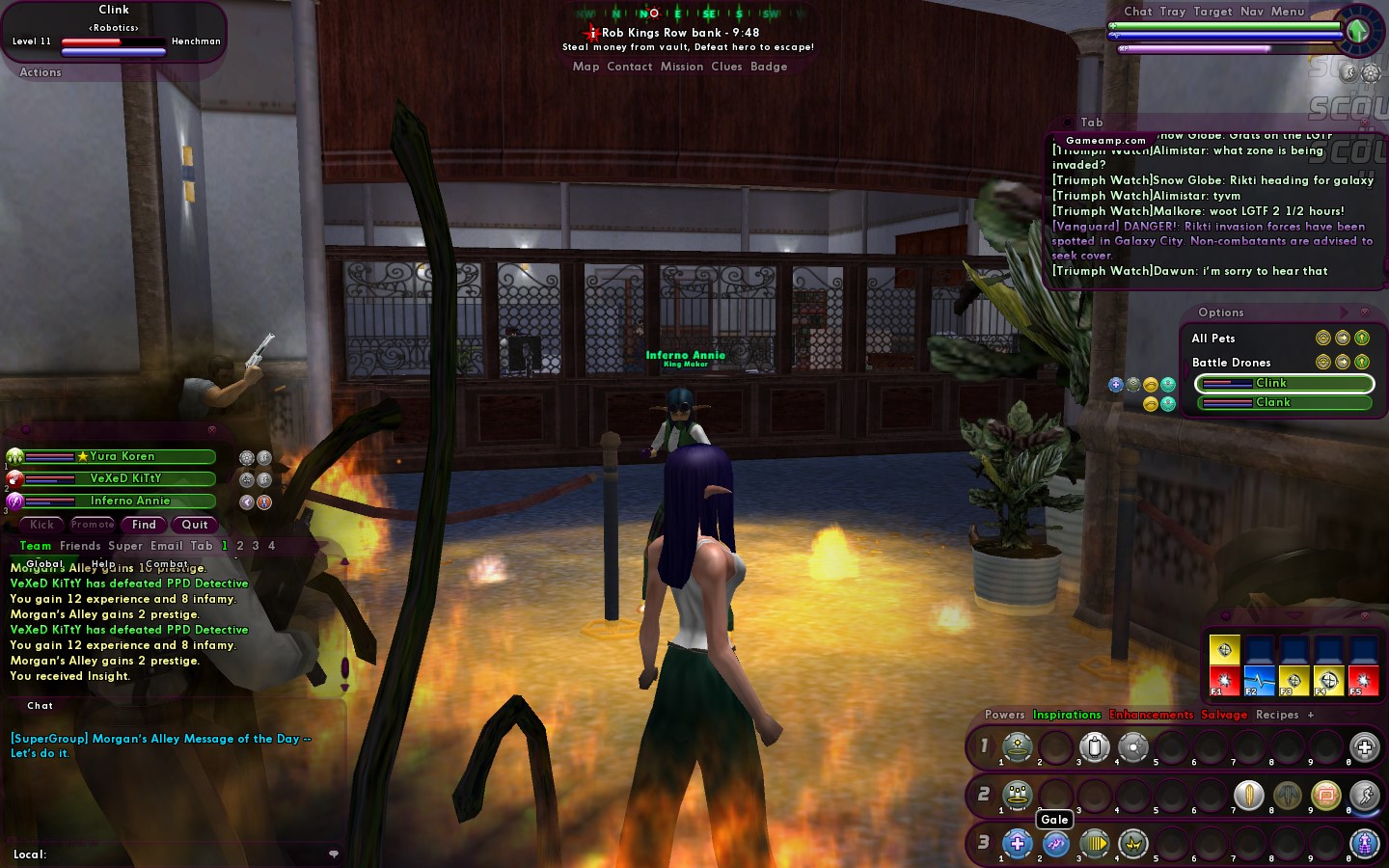Activate the Gale power icon
The width and height of the screenshot is (1389, 868).
(x=1055, y=844)
